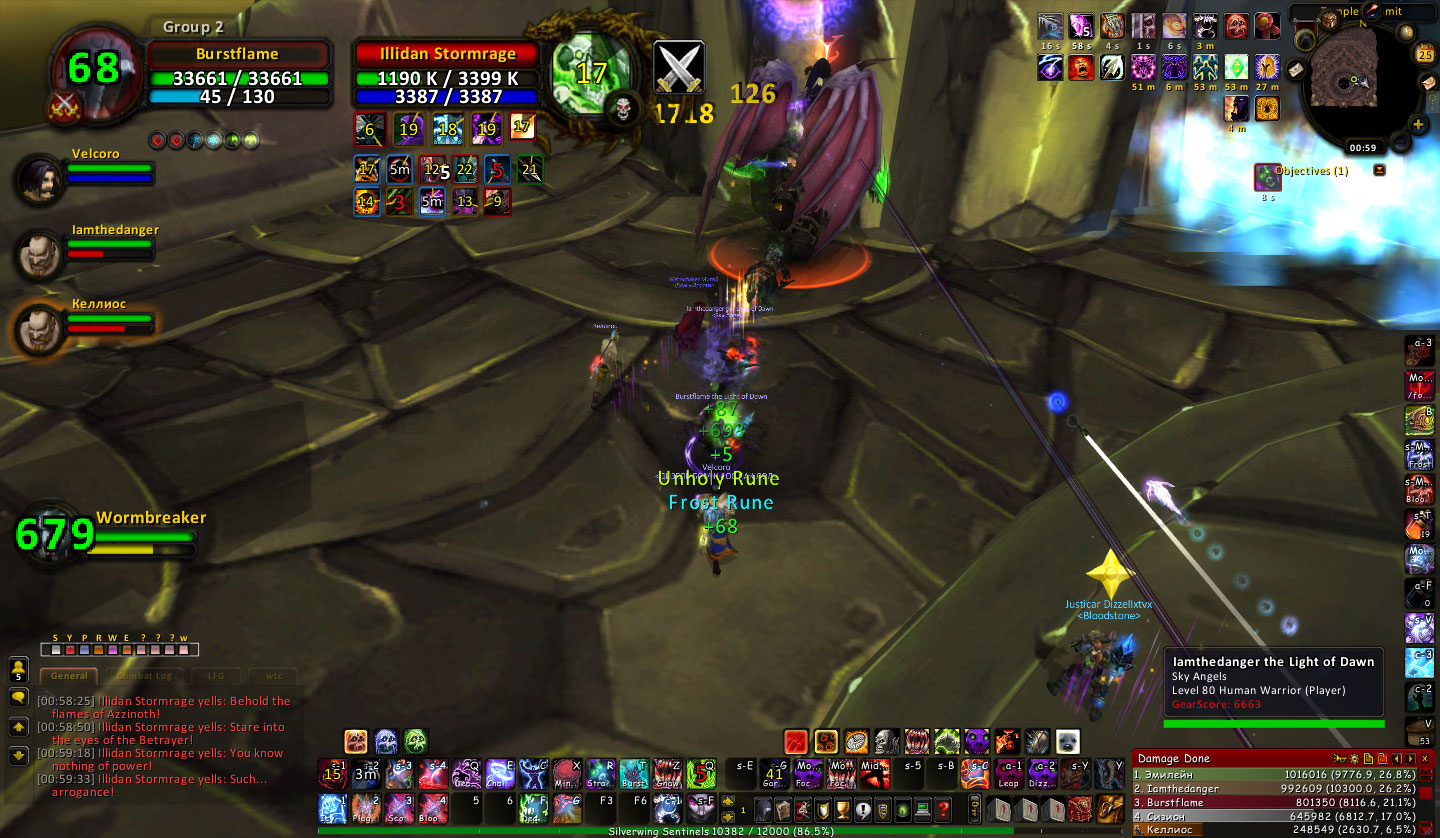The width and height of the screenshot is (1440, 838).
Task: Open the achievements trophy cup button
Action: 842,809
